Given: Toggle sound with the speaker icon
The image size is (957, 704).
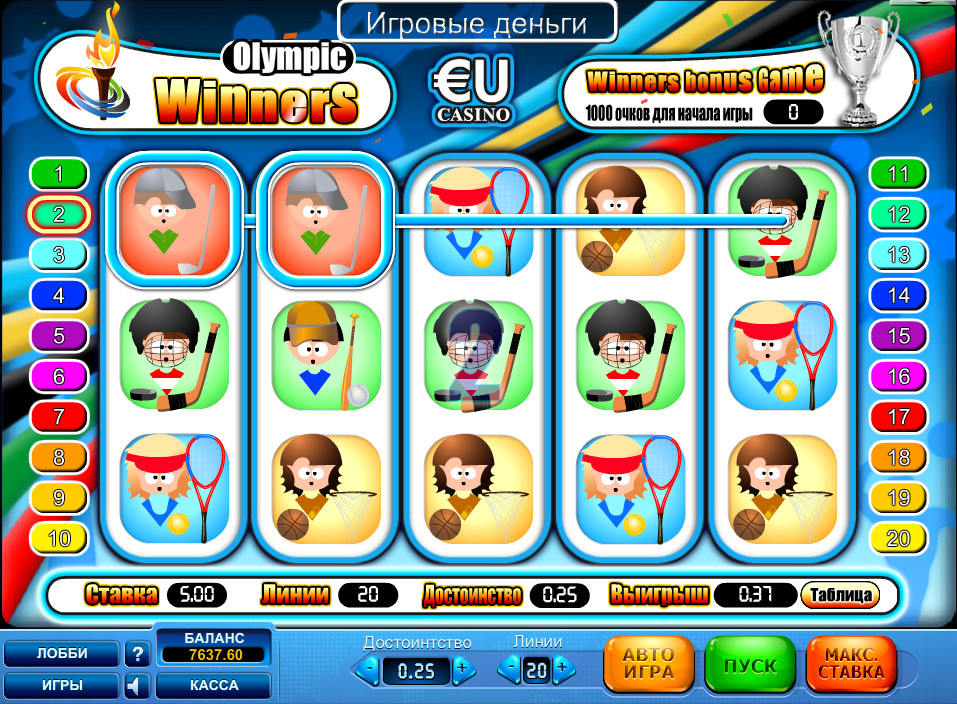Looking at the screenshot, I should point(137,686).
